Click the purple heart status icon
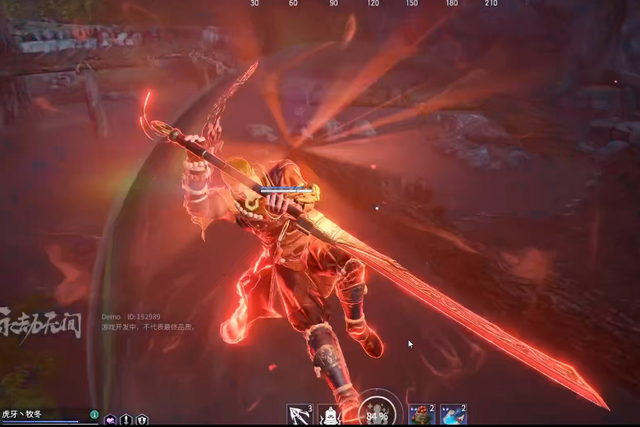640x427 pixels. click(110, 420)
